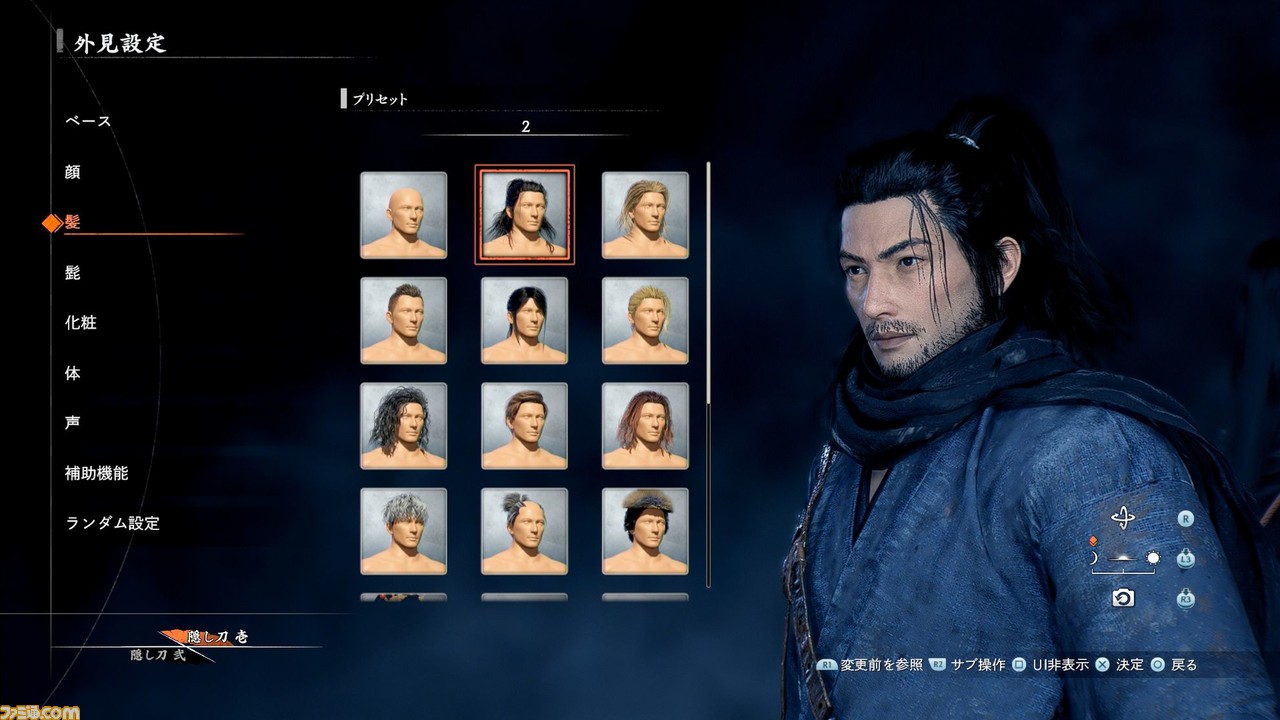1280x720 pixels.
Task: Select the model rotation icon
Action: click(1123, 517)
